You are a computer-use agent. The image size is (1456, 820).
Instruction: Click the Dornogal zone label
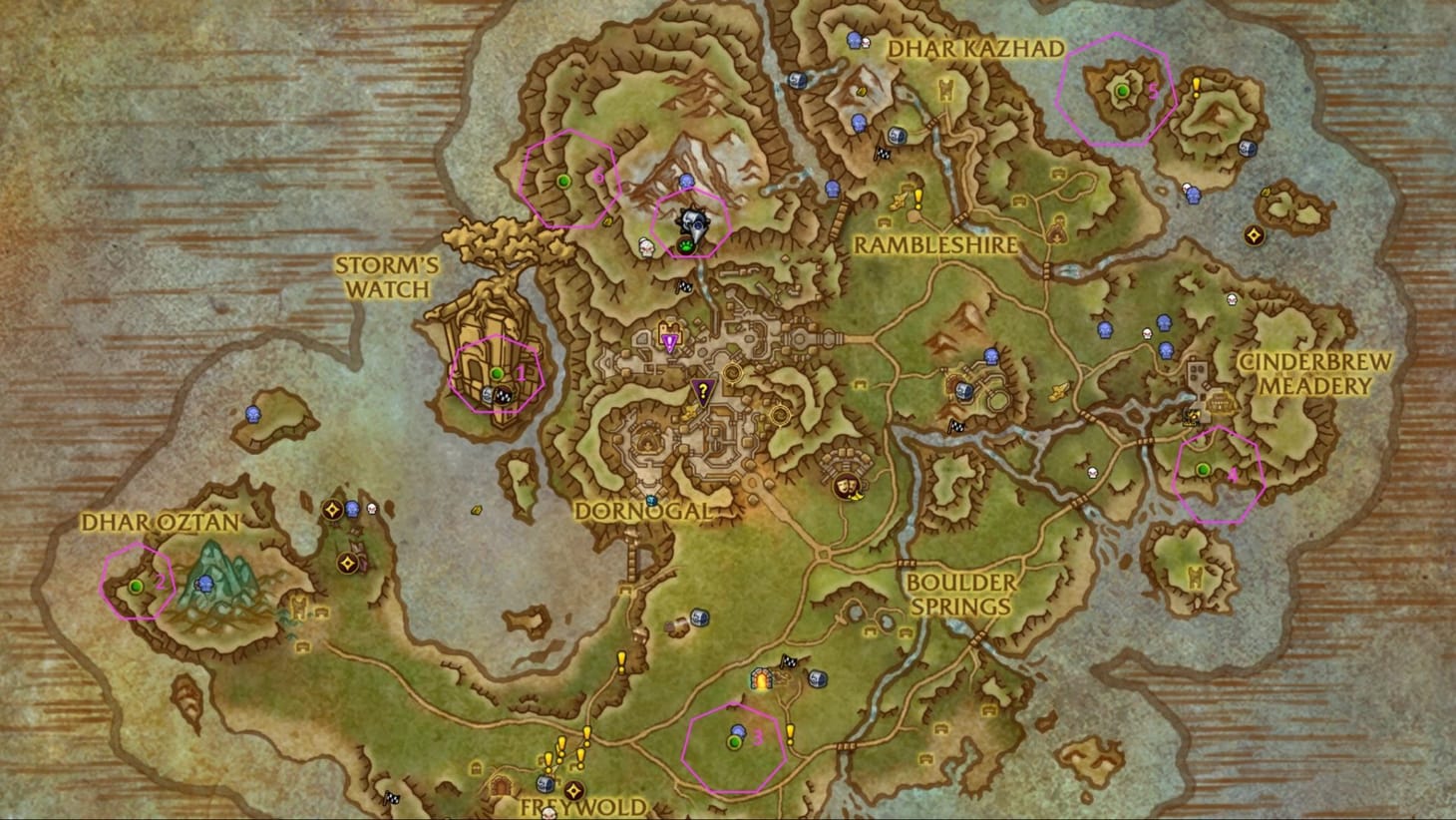click(646, 509)
